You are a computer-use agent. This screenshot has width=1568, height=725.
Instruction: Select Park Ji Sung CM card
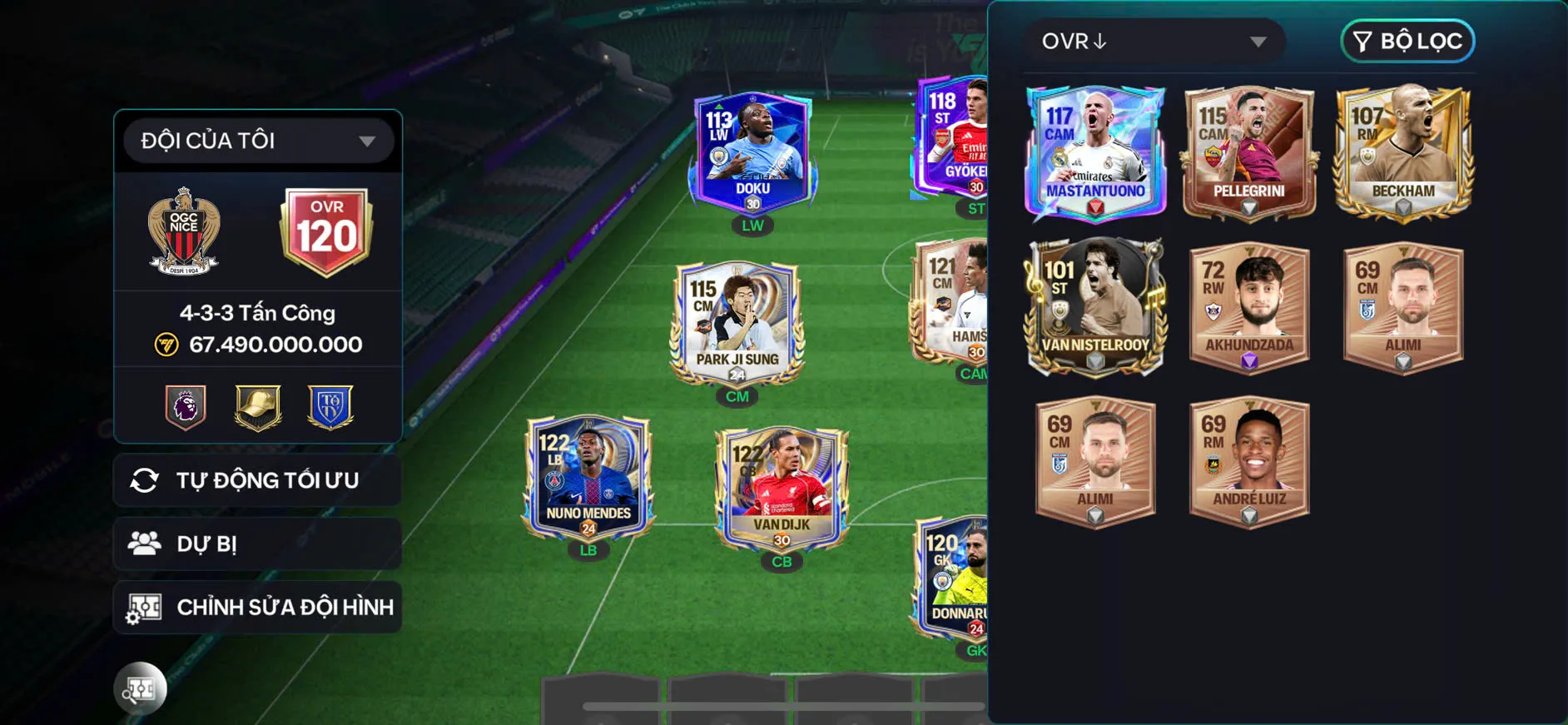coord(737,323)
